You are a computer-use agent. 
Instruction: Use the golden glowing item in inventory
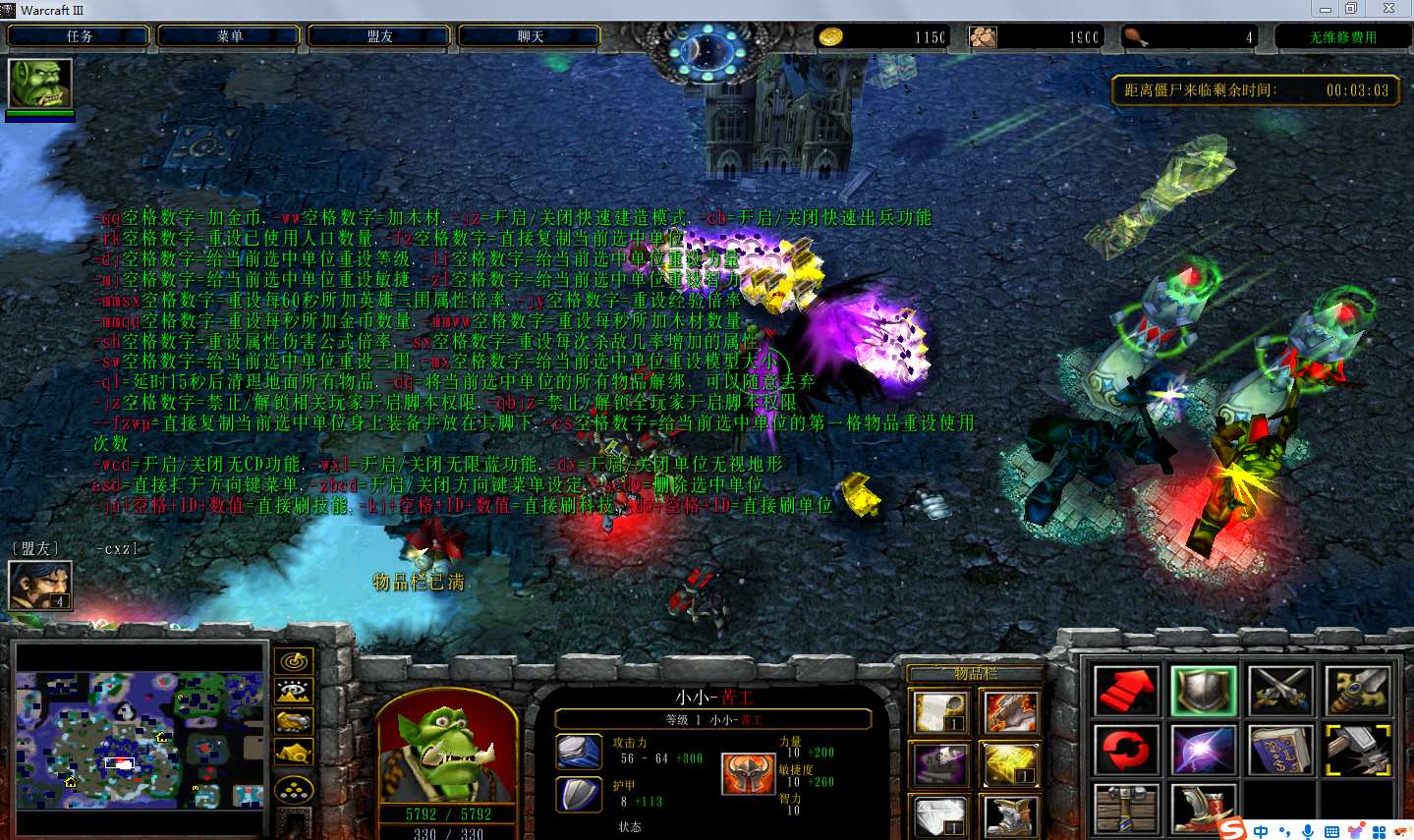click(x=1011, y=764)
